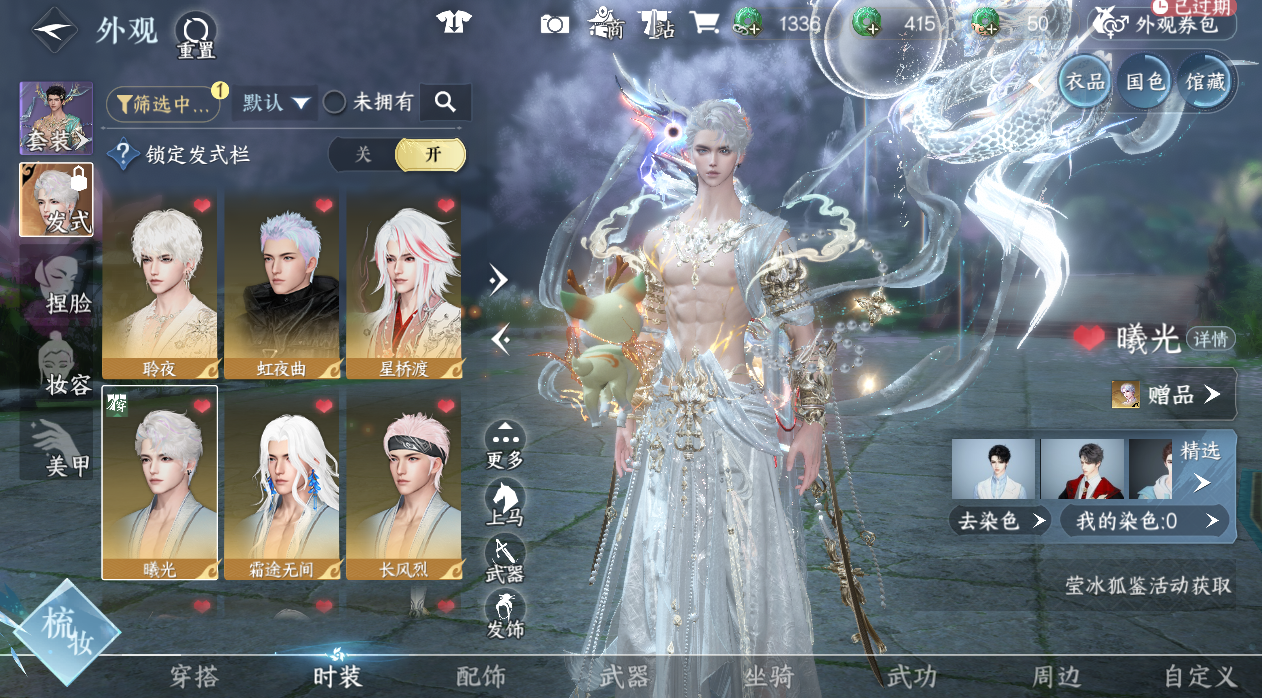
Task: Go back with the arrow button
Action: coord(55,31)
